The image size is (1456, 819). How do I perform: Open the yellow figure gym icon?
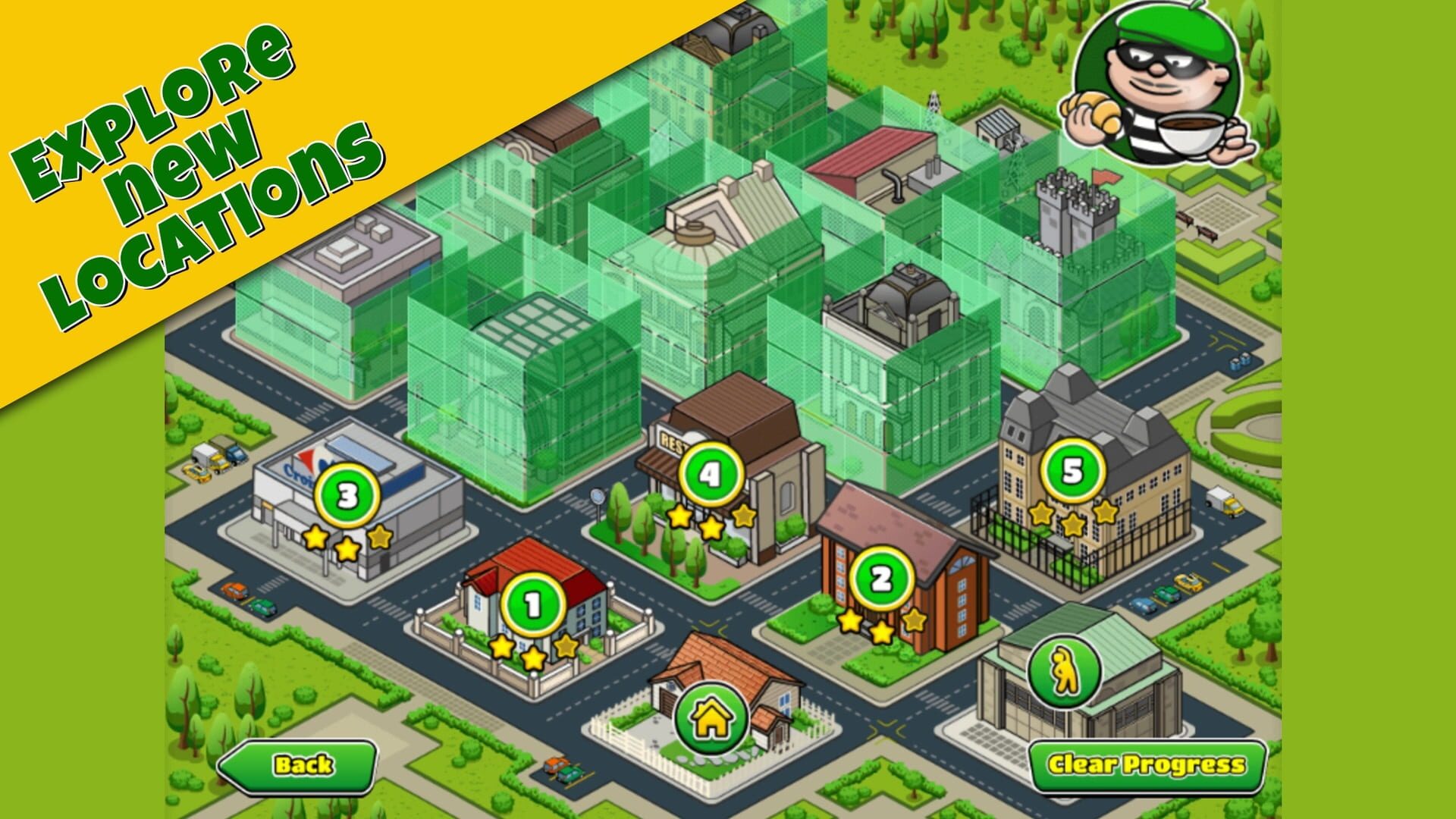click(x=1065, y=671)
